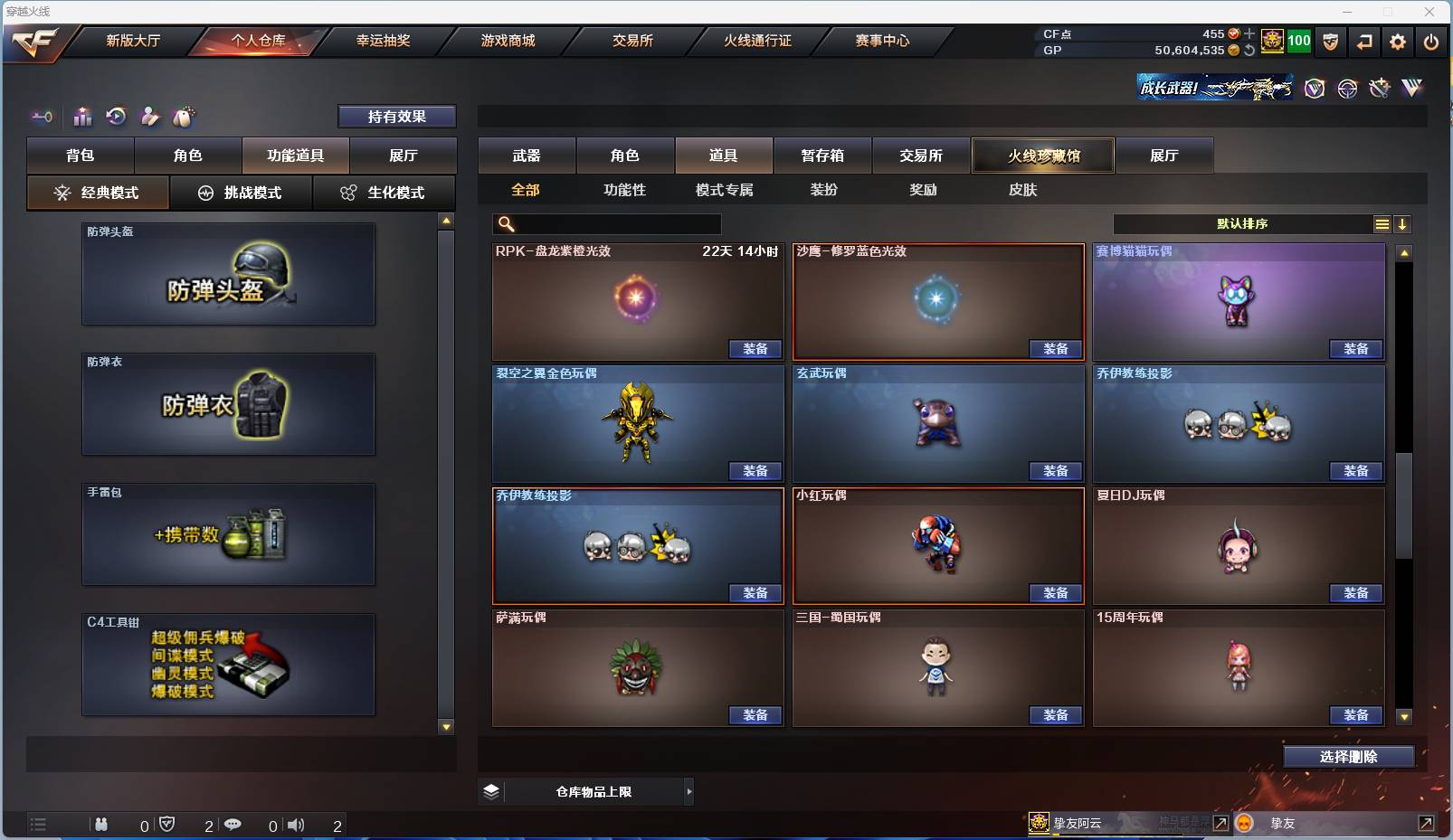Select the key icon in the left toolbar
The height and width of the screenshot is (840, 1453).
click(42, 117)
